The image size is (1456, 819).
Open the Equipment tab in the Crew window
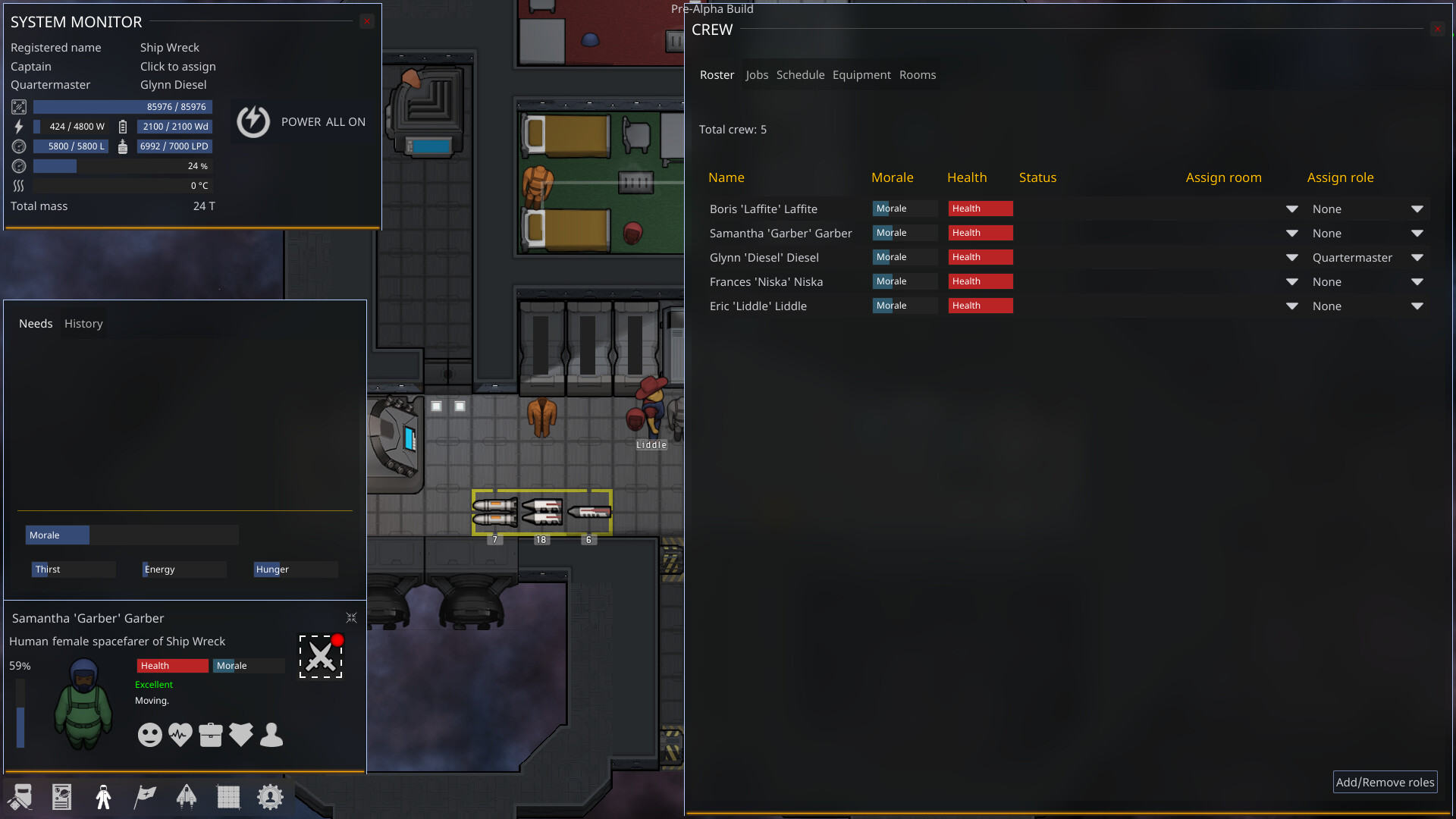pyautogui.click(x=861, y=74)
